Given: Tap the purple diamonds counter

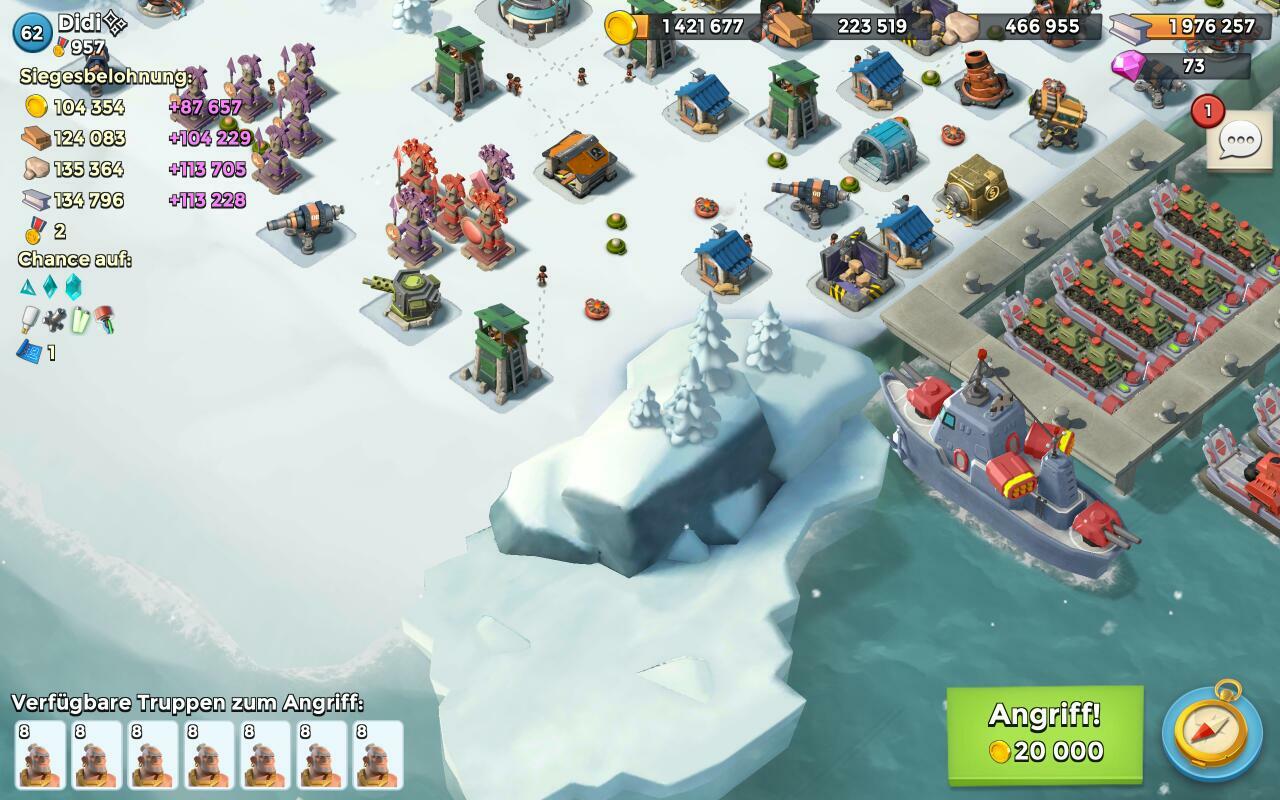Looking at the screenshot, I should pos(1180,66).
